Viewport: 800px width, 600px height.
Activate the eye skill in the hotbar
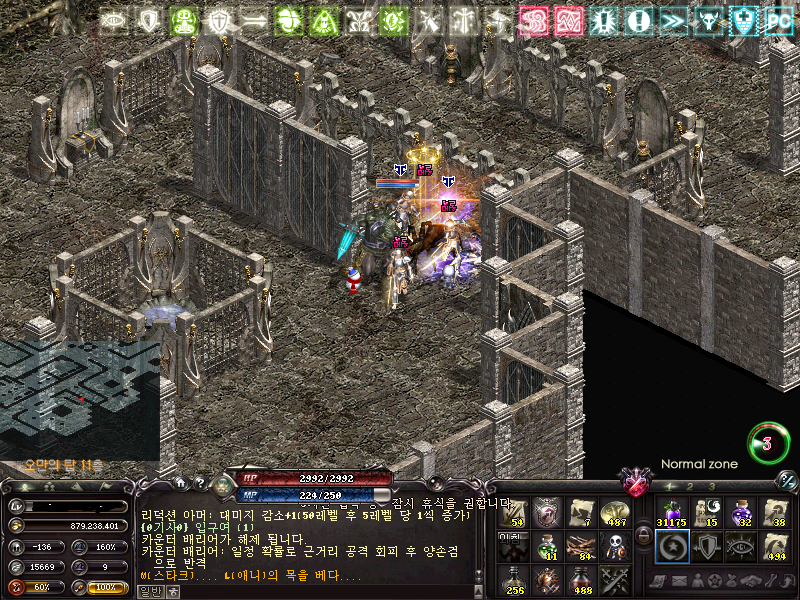click(741, 546)
